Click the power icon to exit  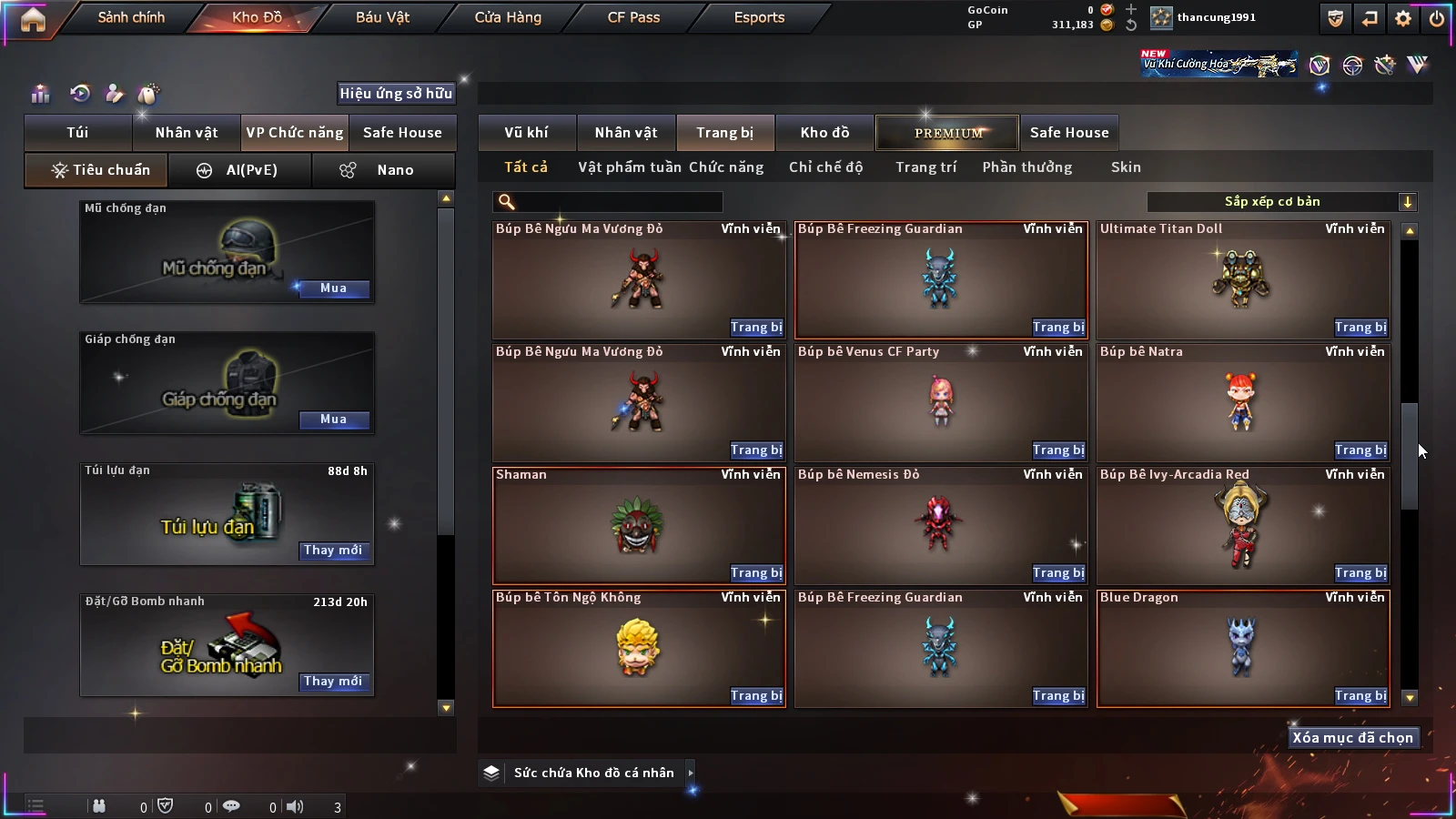tap(1437, 18)
